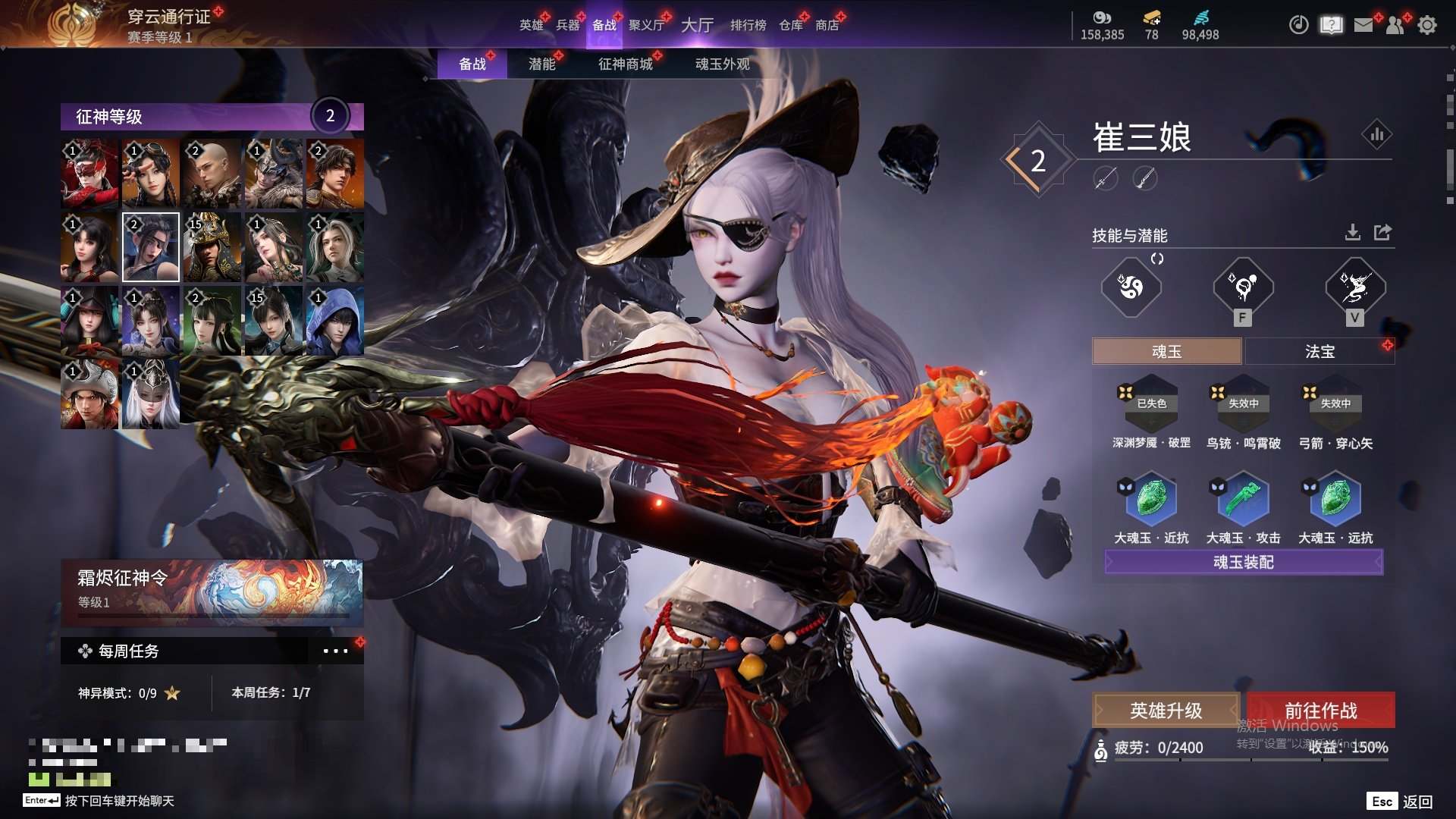Open the 霜烬征神令 banner
The width and height of the screenshot is (1456, 819).
[212, 591]
